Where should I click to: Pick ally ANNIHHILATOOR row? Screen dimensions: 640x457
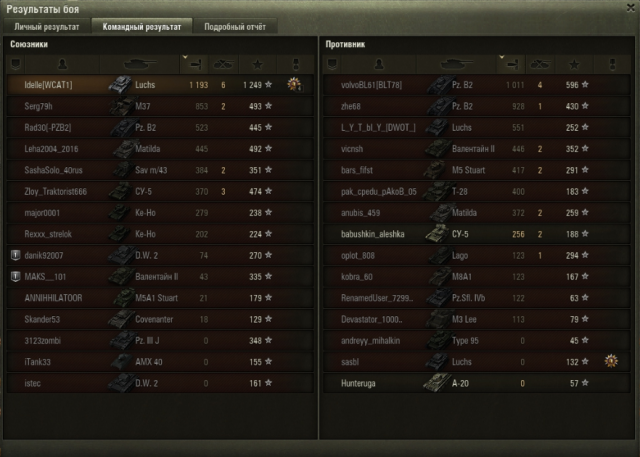pos(160,297)
